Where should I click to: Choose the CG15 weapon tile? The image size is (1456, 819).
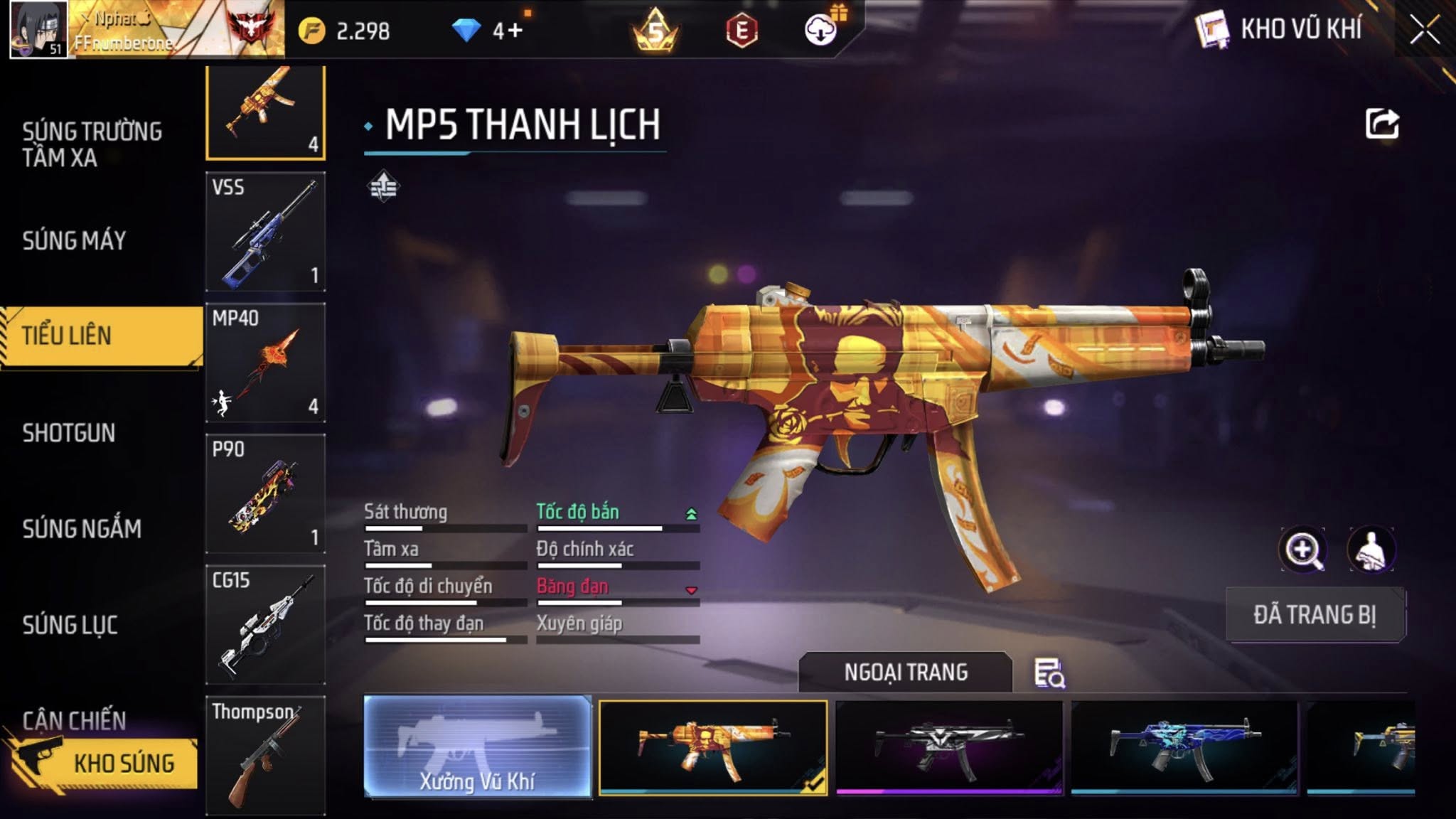point(265,624)
